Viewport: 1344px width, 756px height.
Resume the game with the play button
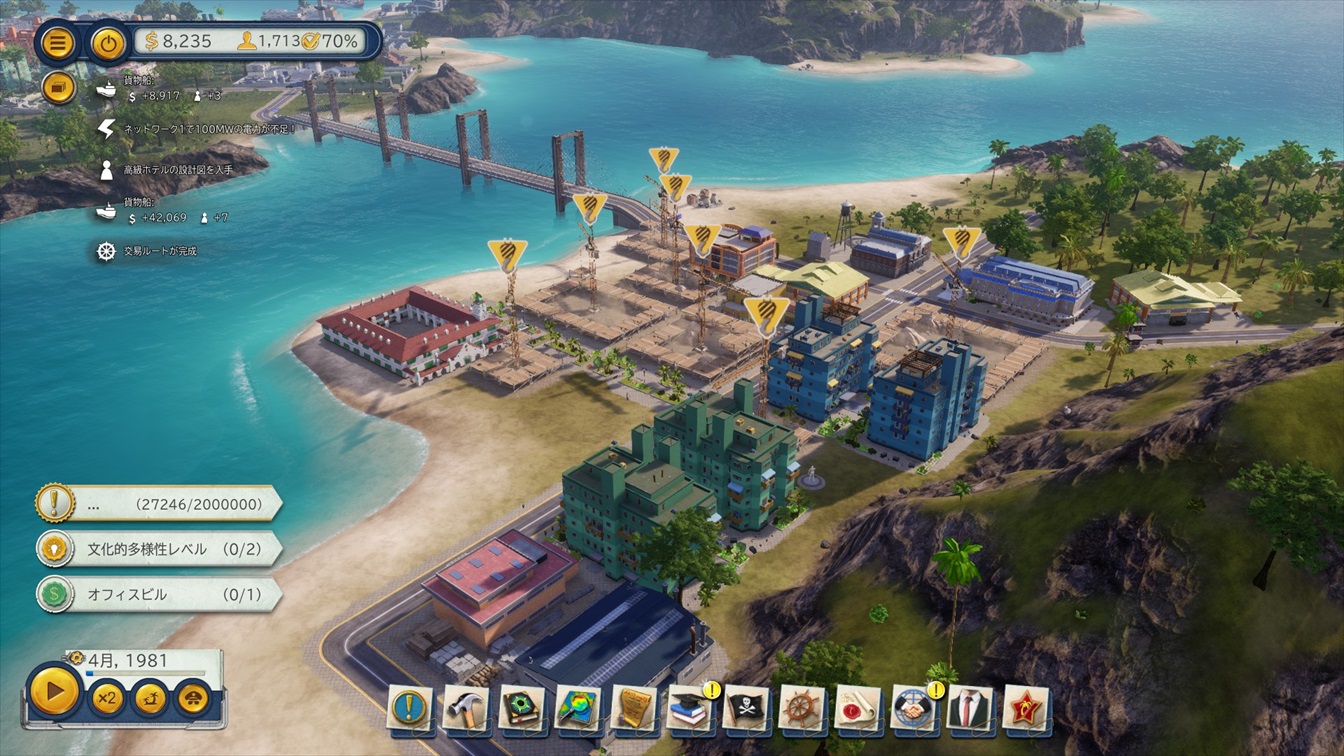tap(54, 690)
